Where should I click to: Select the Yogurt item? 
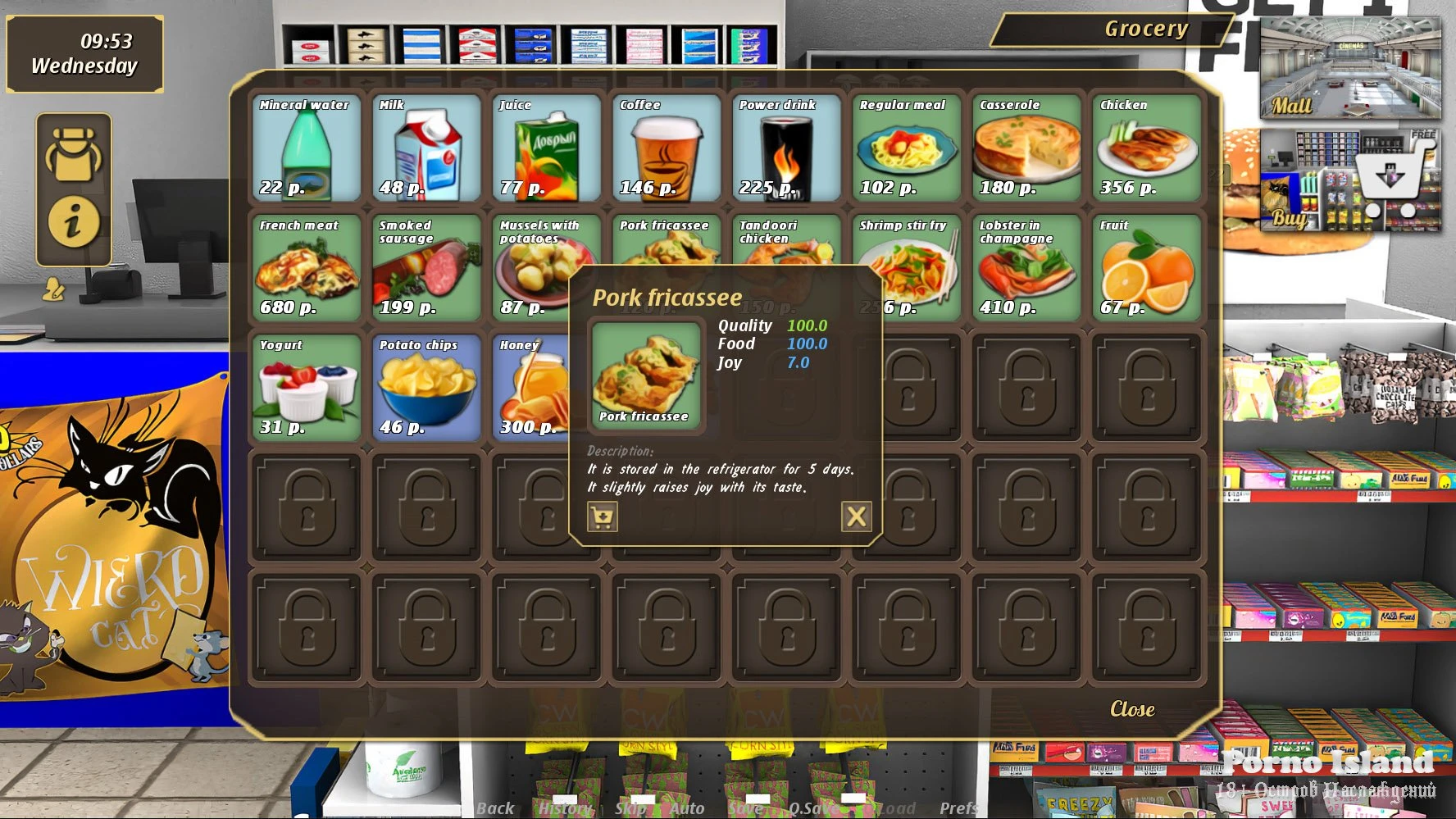coord(306,388)
